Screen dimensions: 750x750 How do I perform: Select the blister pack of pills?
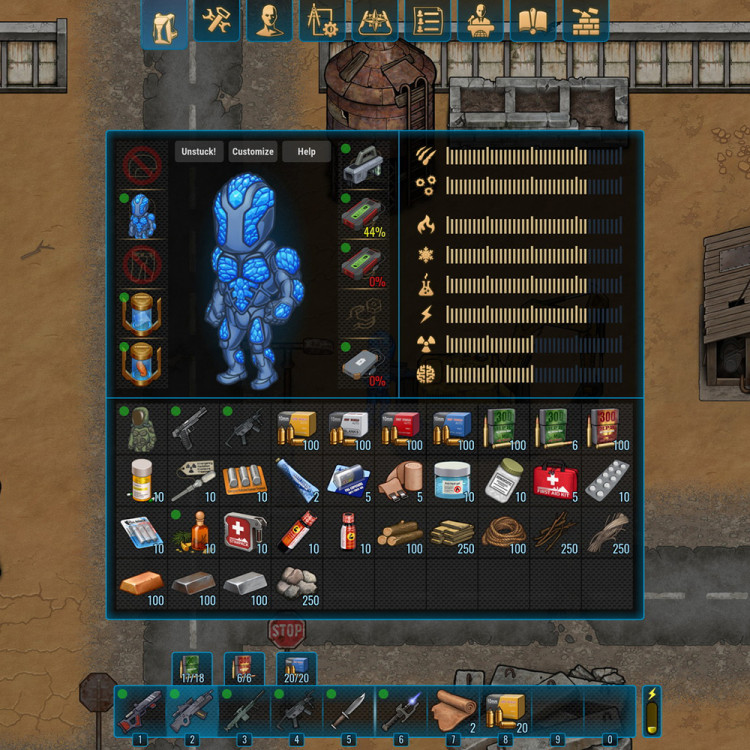point(607,481)
